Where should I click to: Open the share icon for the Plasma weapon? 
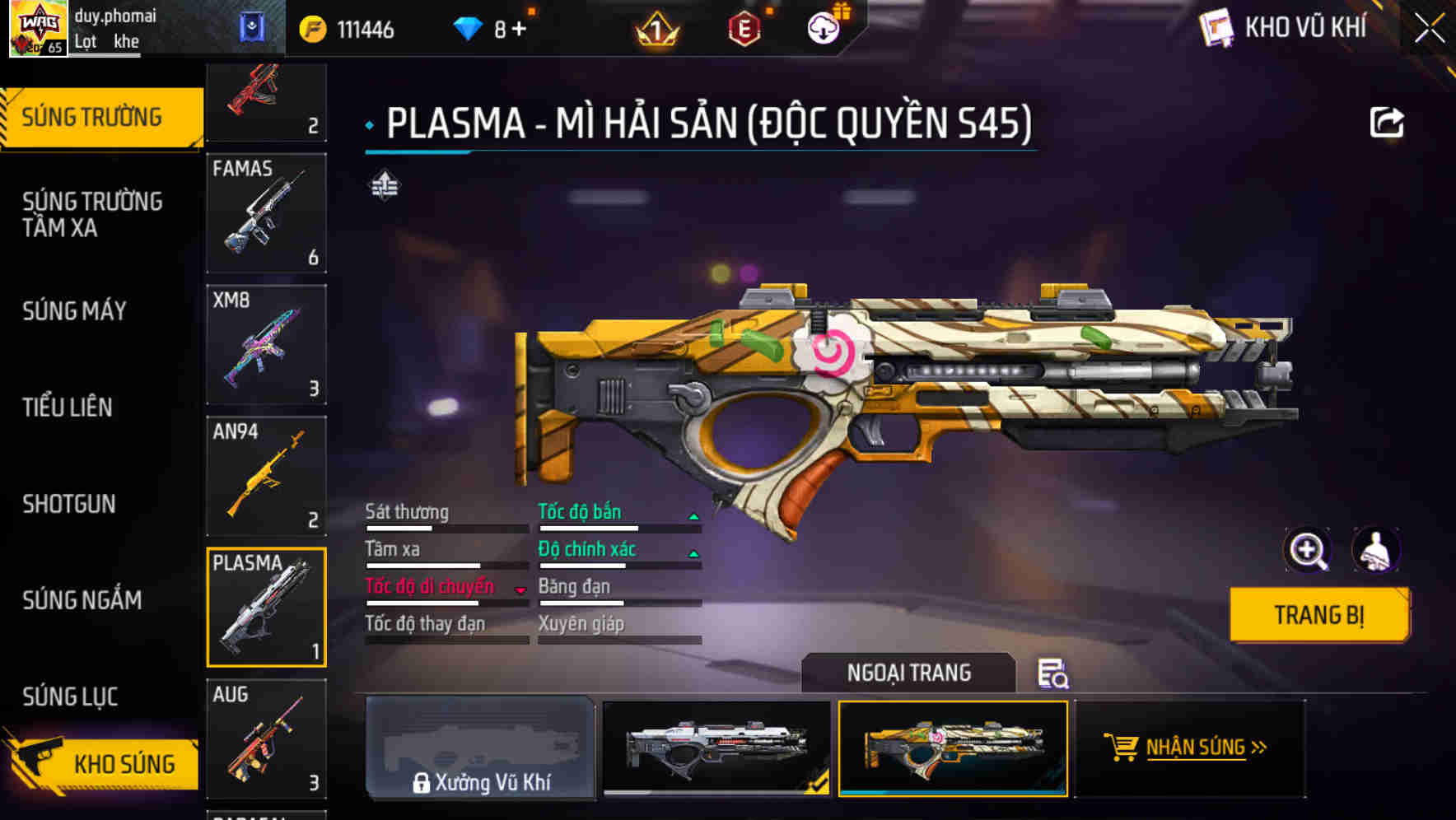click(1388, 120)
